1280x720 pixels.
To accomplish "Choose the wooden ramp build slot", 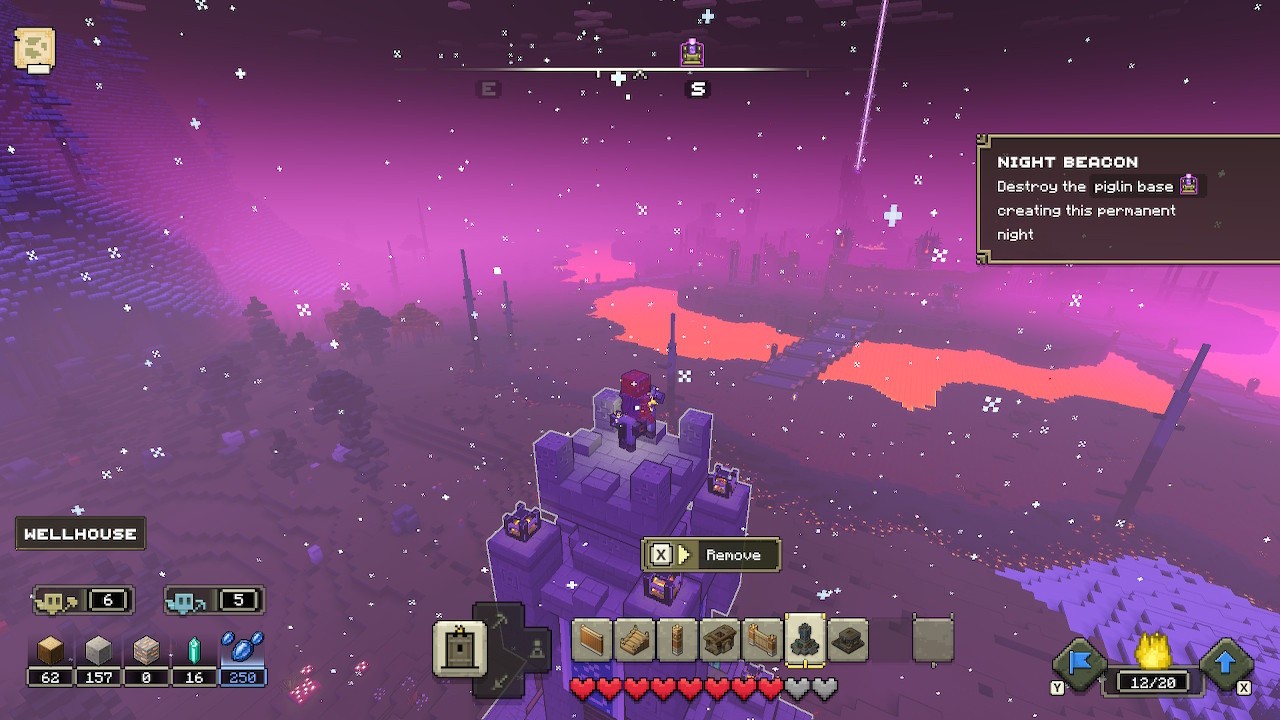I will tap(632, 640).
